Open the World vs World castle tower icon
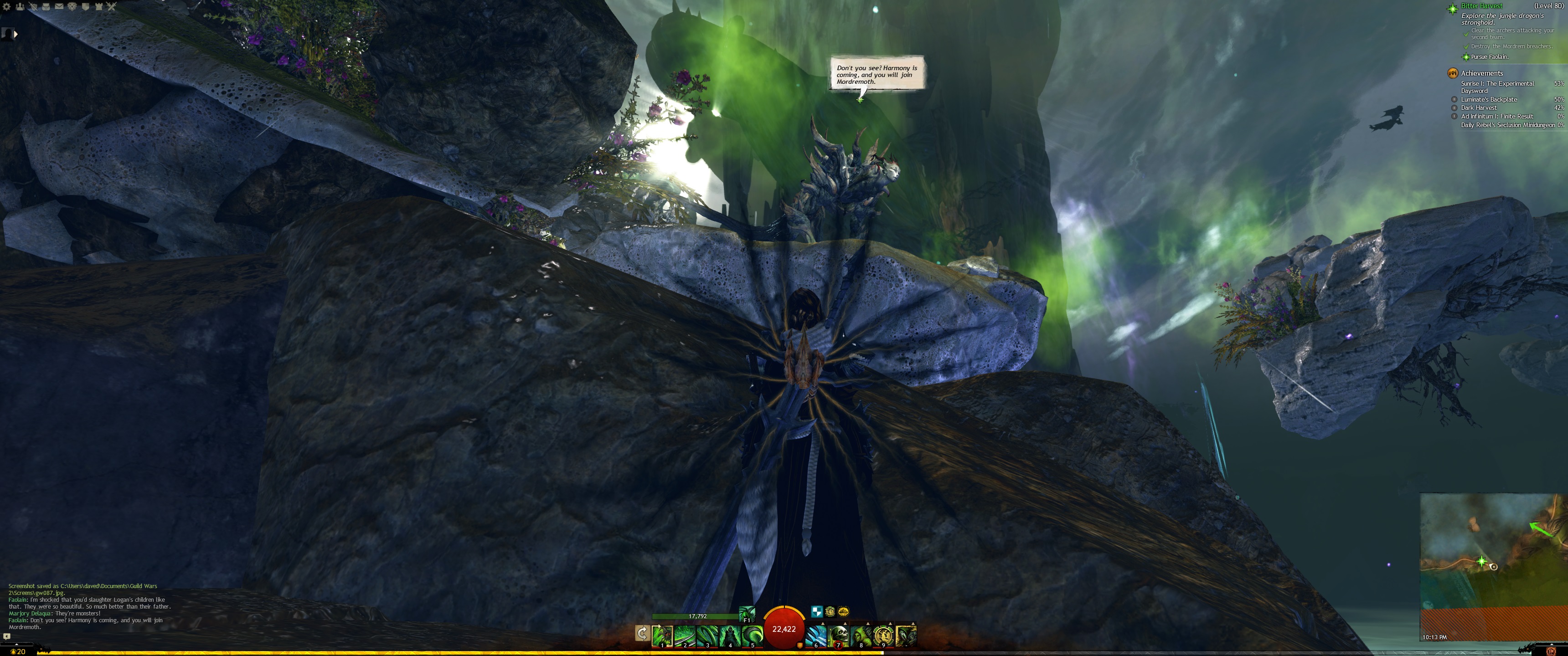This screenshot has height=656, width=1568. click(98, 7)
